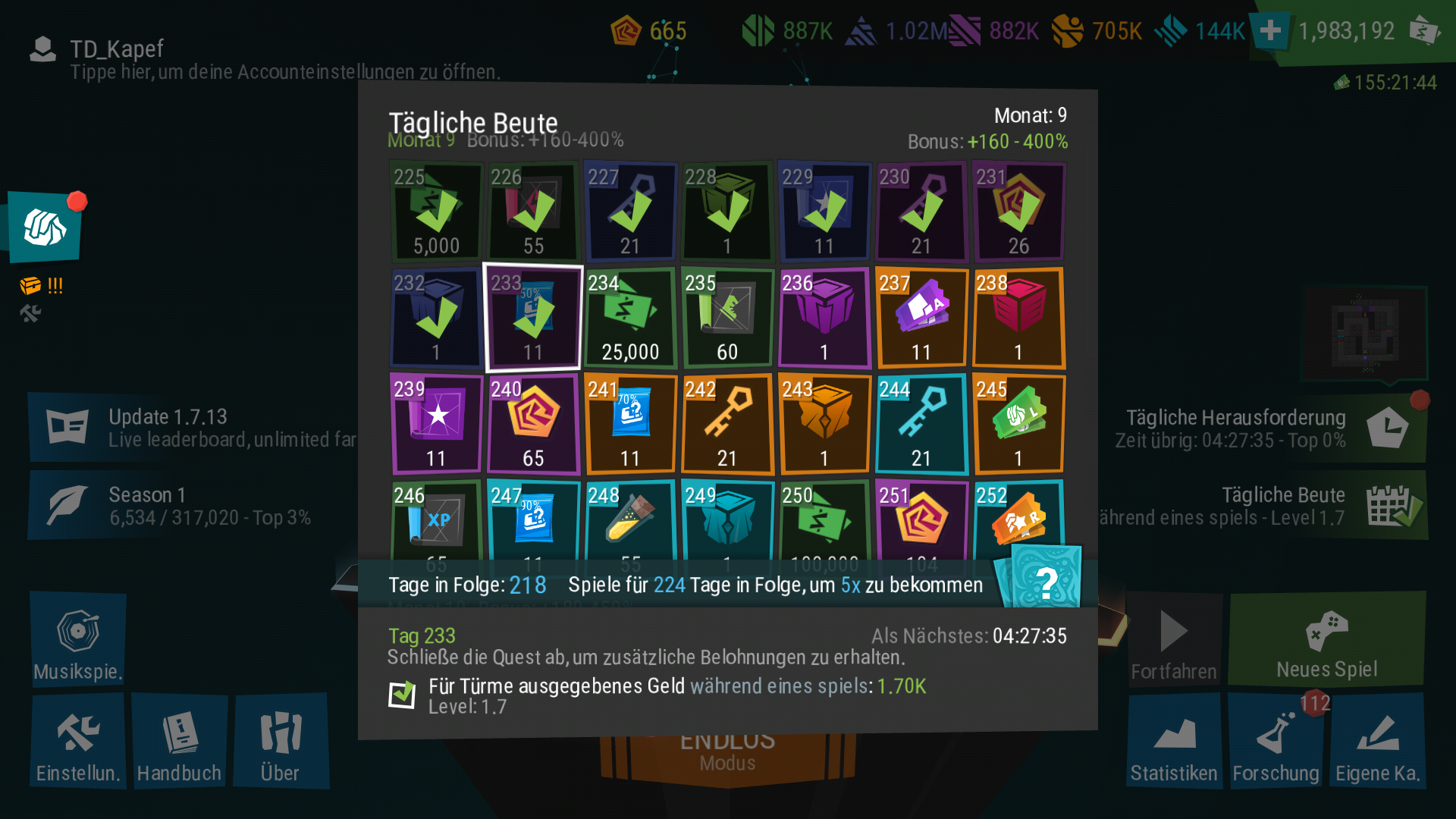Open the Über about page

point(281,742)
